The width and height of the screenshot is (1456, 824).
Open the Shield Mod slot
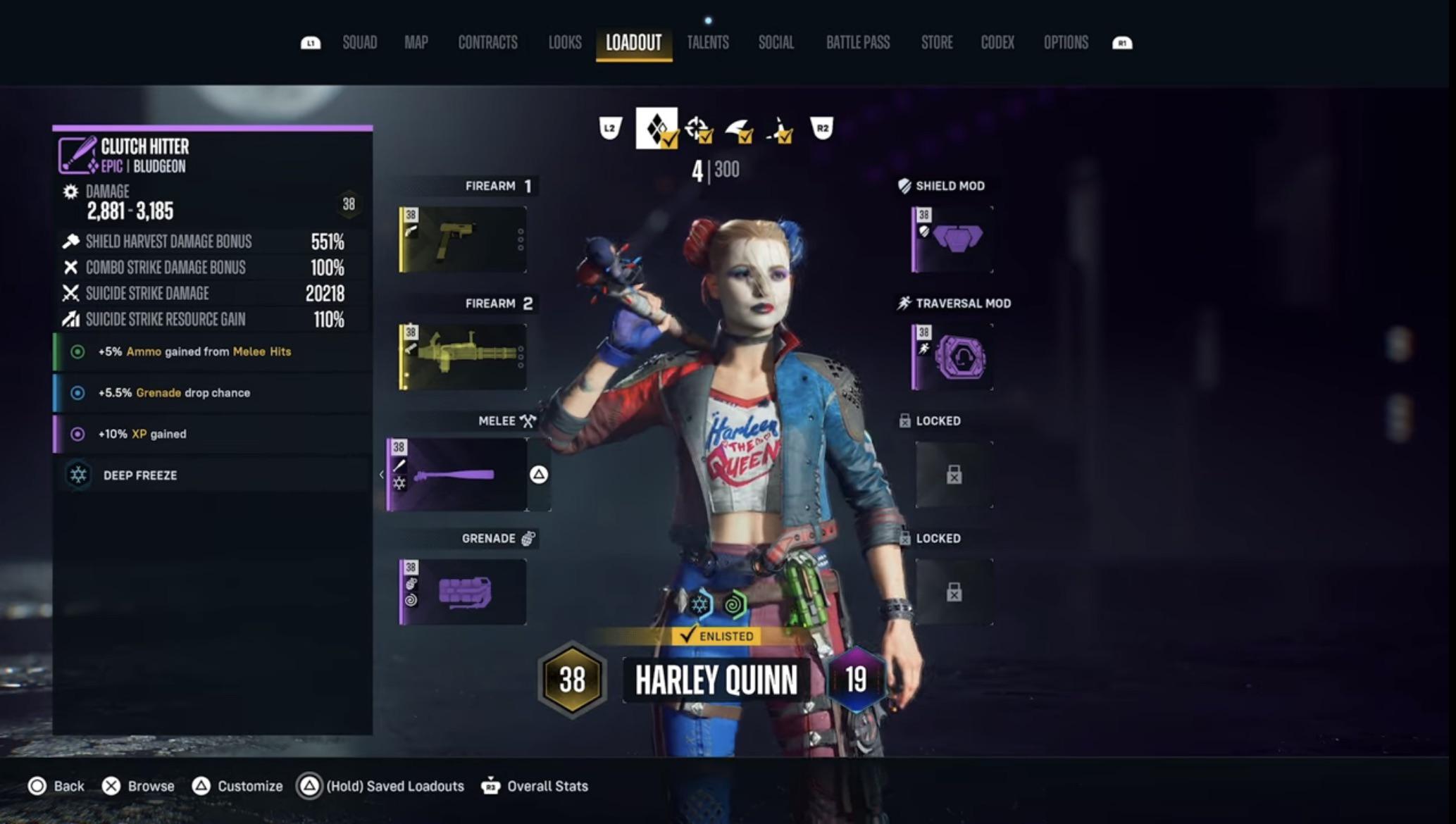click(952, 239)
